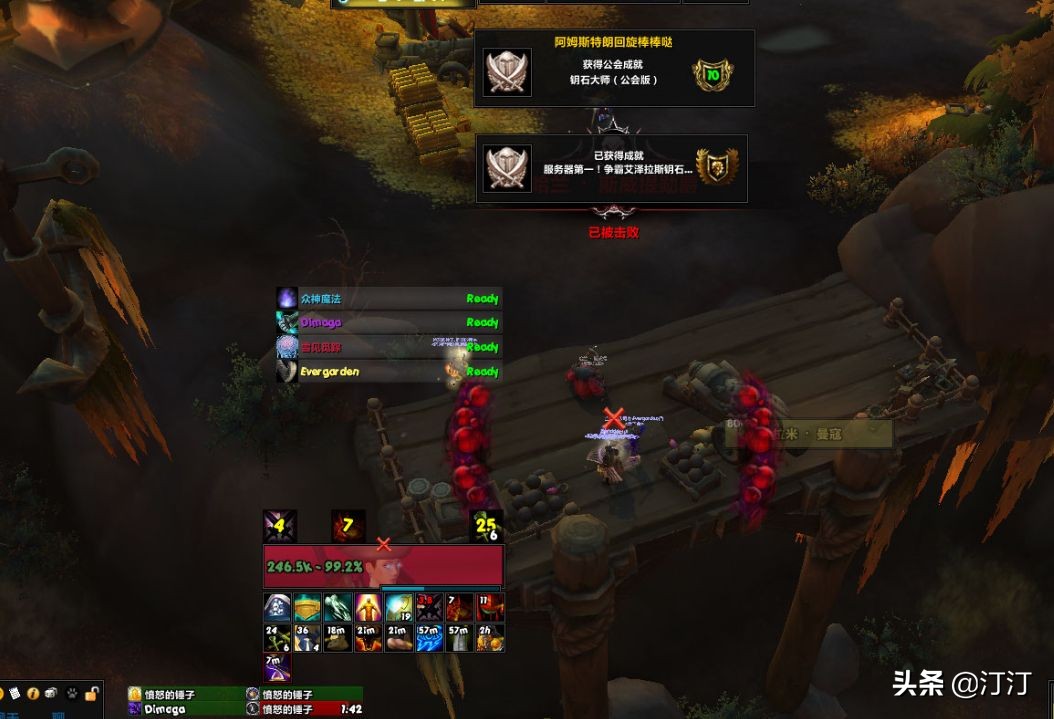Open the 服务器第一 achievement alert

pyautogui.click(x=611, y=168)
